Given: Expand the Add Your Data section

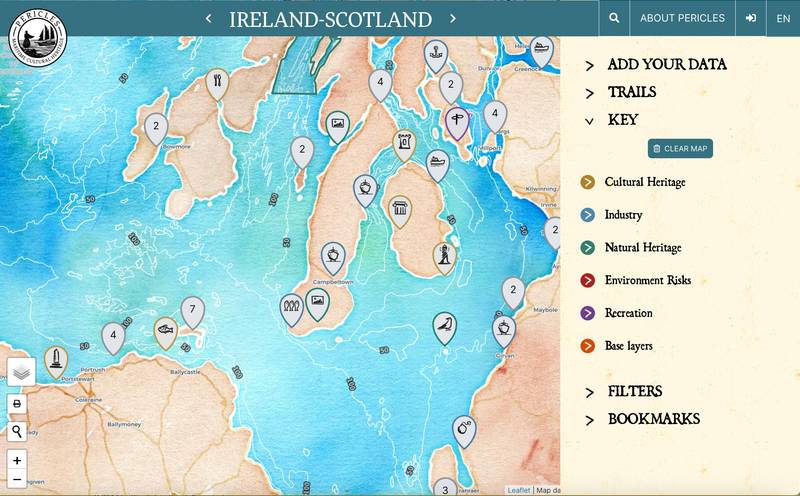Looking at the screenshot, I should point(667,65).
